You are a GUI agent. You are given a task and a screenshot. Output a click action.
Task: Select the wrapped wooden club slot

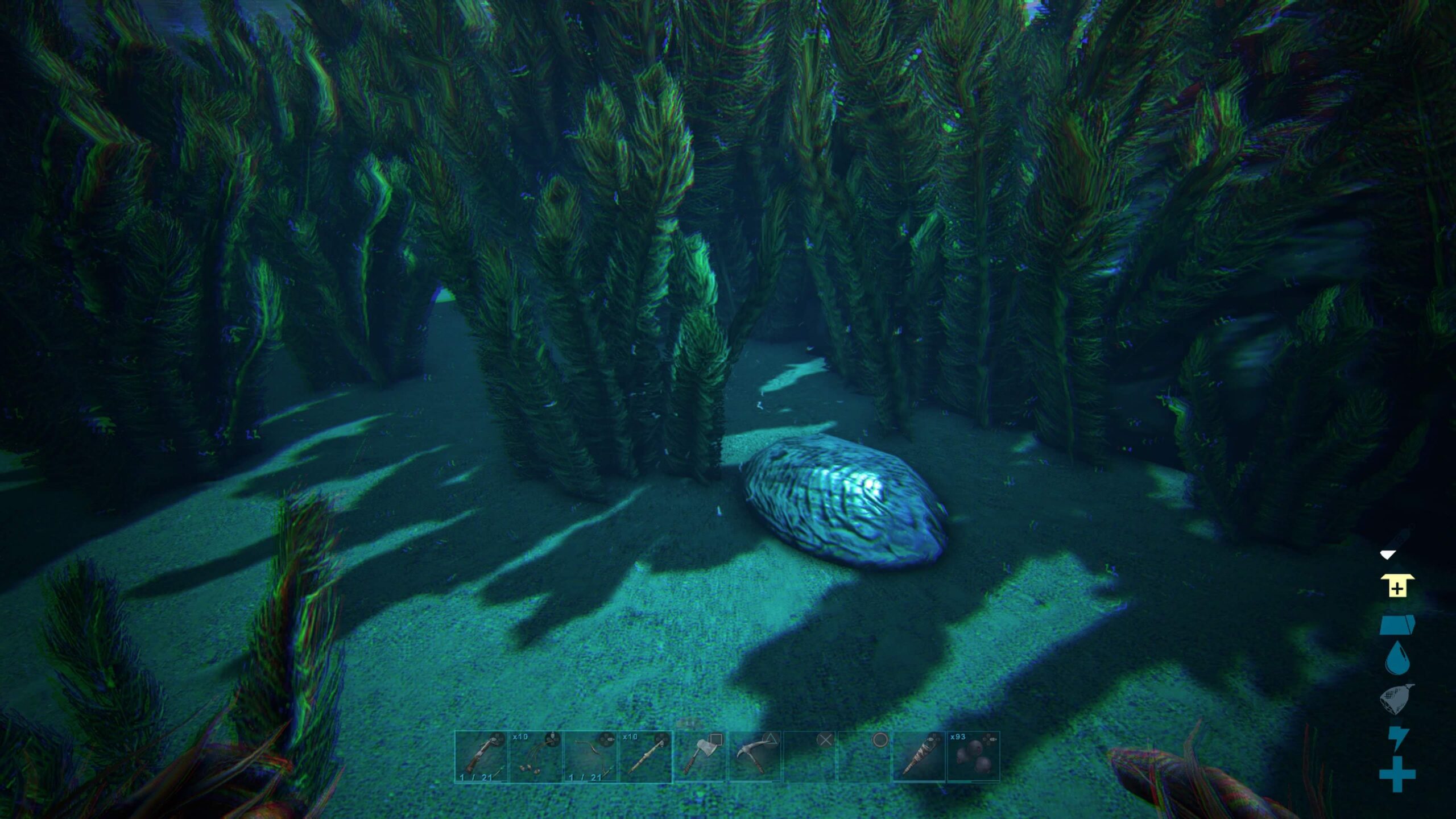pyautogui.click(x=918, y=756)
